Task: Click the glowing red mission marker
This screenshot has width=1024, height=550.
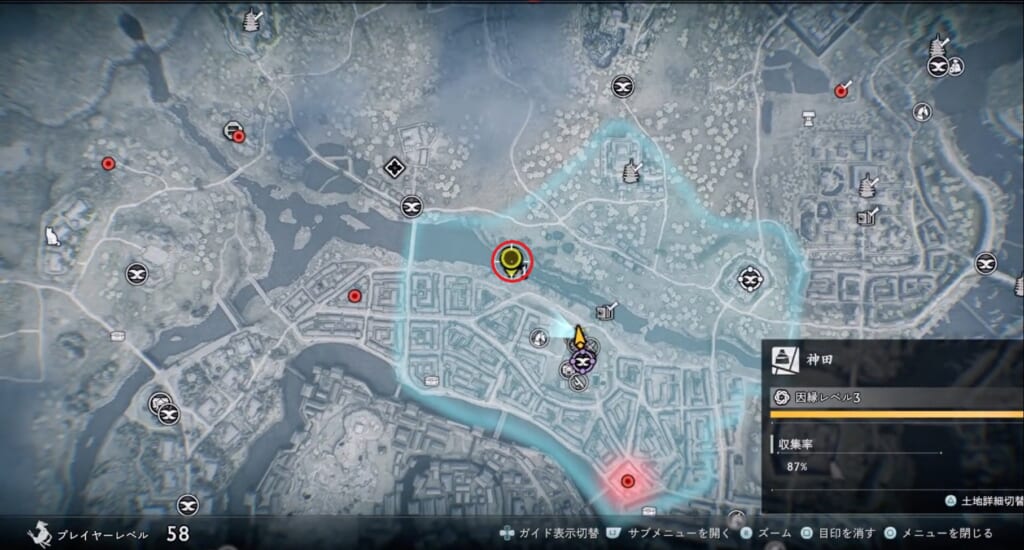Action: [x=628, y=481]
